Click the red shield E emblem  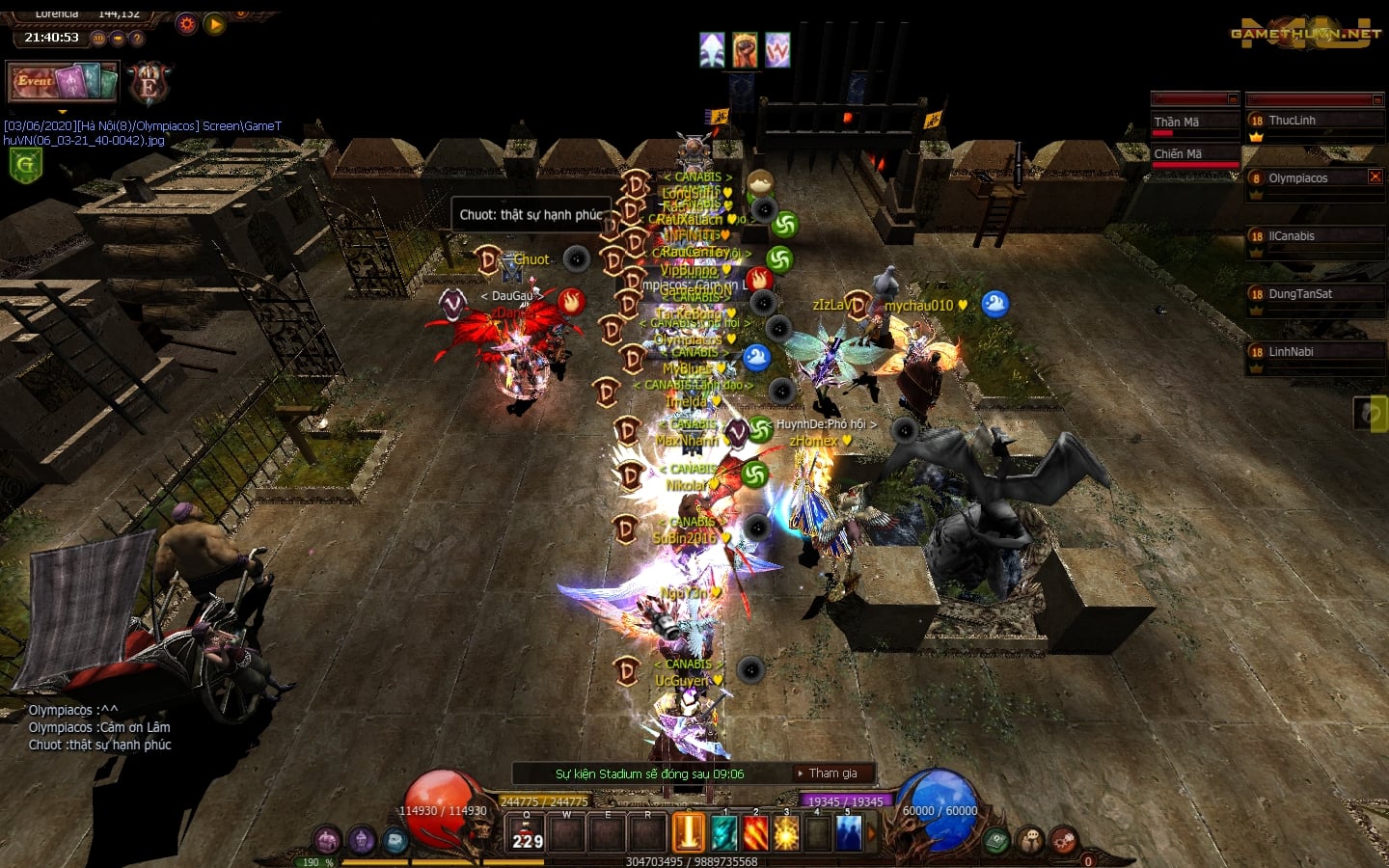click(x=149, y=85)
